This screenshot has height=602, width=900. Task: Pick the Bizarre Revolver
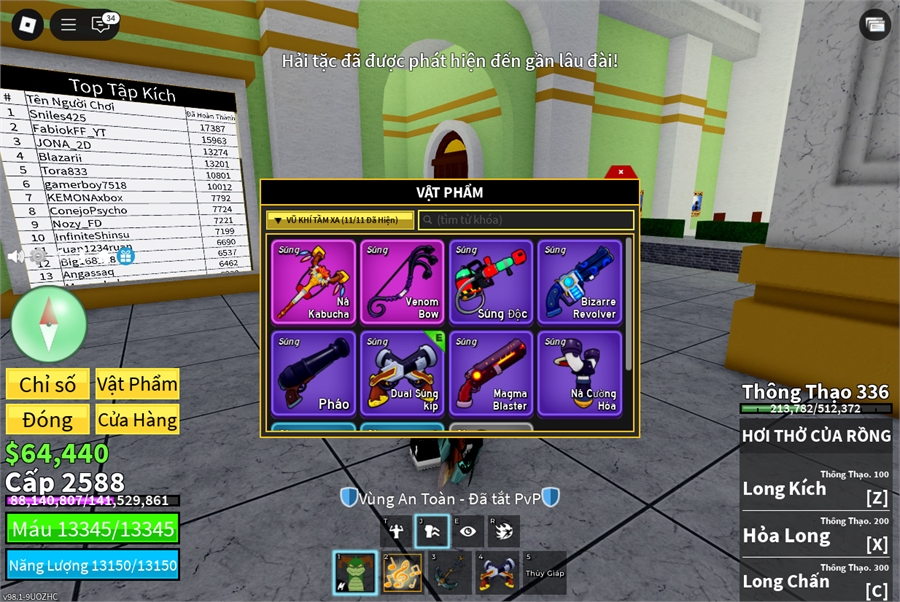pos(580,281)
